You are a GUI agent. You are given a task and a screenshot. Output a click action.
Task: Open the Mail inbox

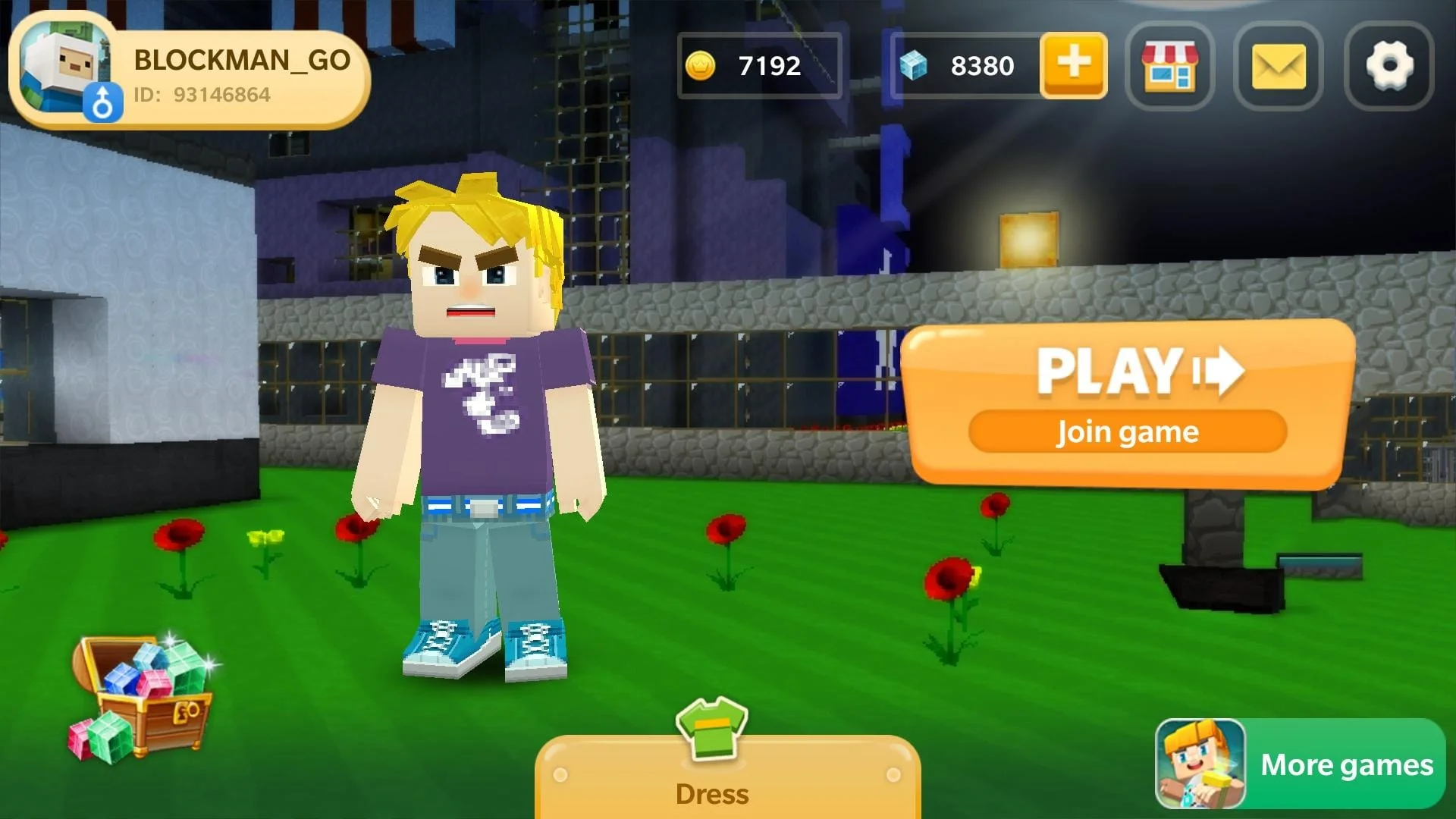point(1279,68)
